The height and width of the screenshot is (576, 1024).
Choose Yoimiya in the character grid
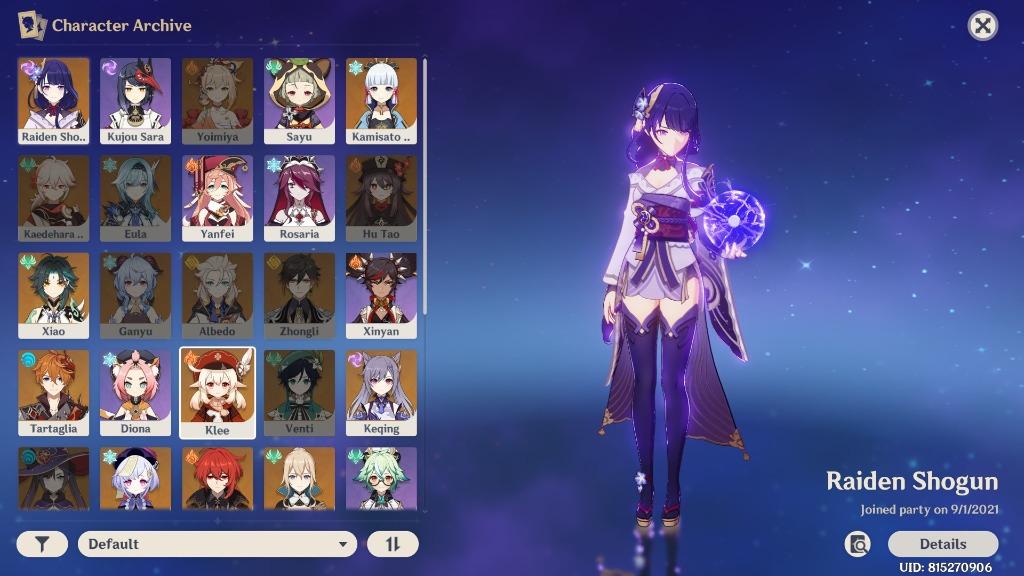217,100
